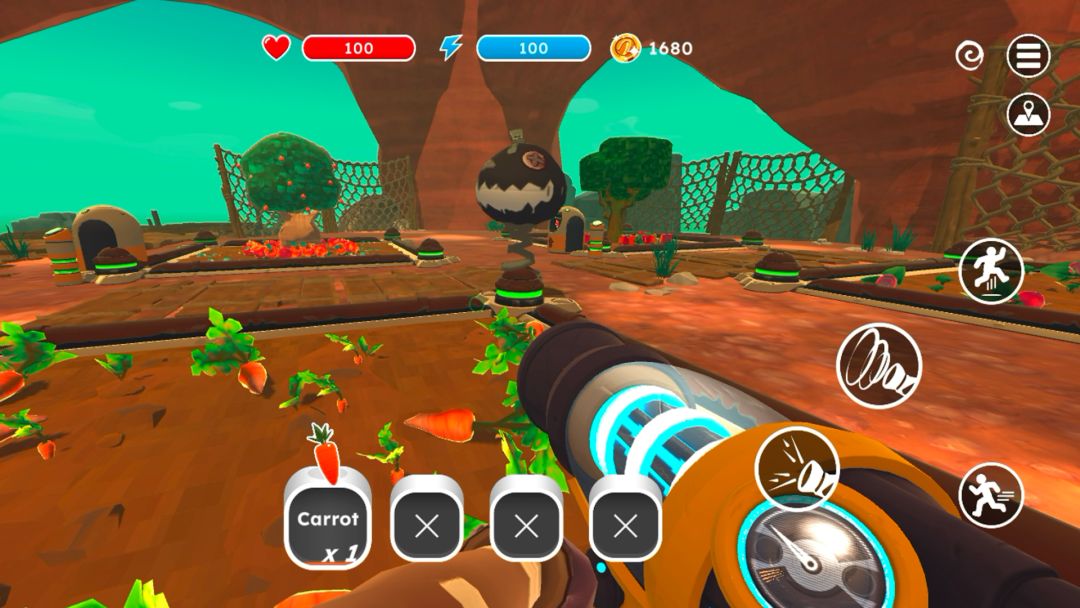Tap the spiral swirl icon
Image resolution: width=1080 pixels, height=608 pixels.
(969, 56)
